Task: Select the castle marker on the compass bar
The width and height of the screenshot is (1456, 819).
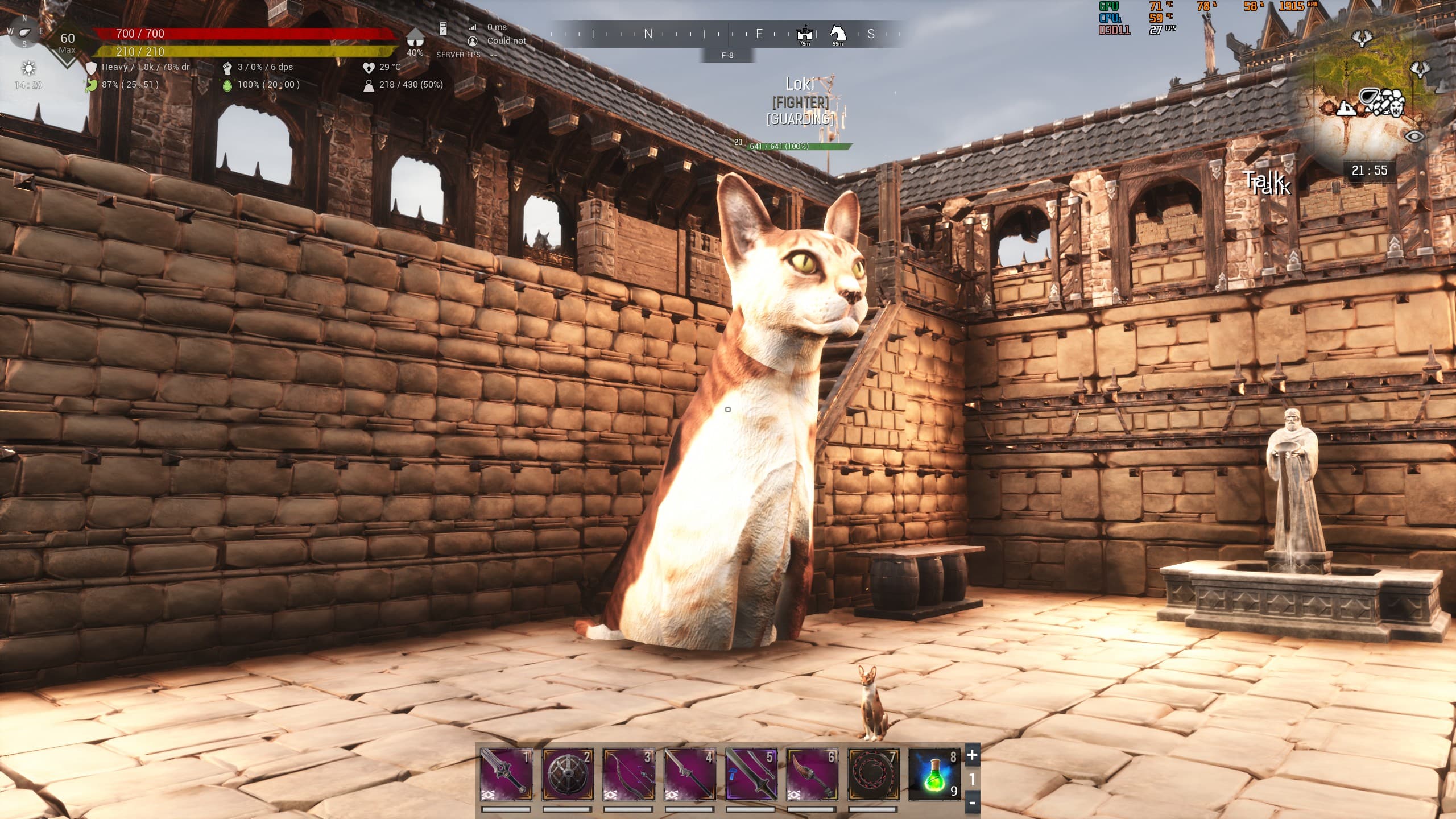Action: (x=804, y=33)
